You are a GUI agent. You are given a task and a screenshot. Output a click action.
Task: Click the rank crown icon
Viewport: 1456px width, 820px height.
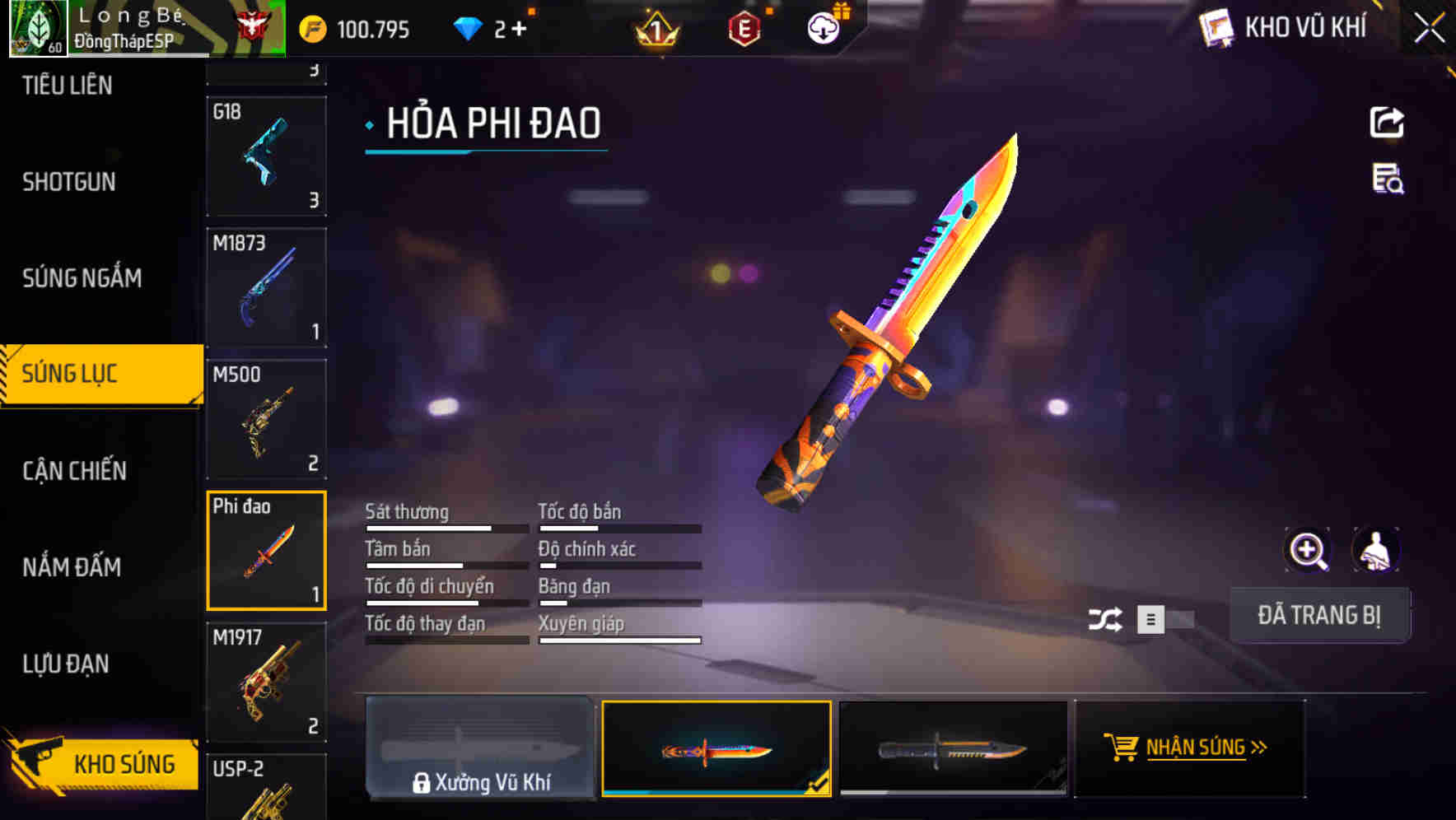tap(655, 29)
